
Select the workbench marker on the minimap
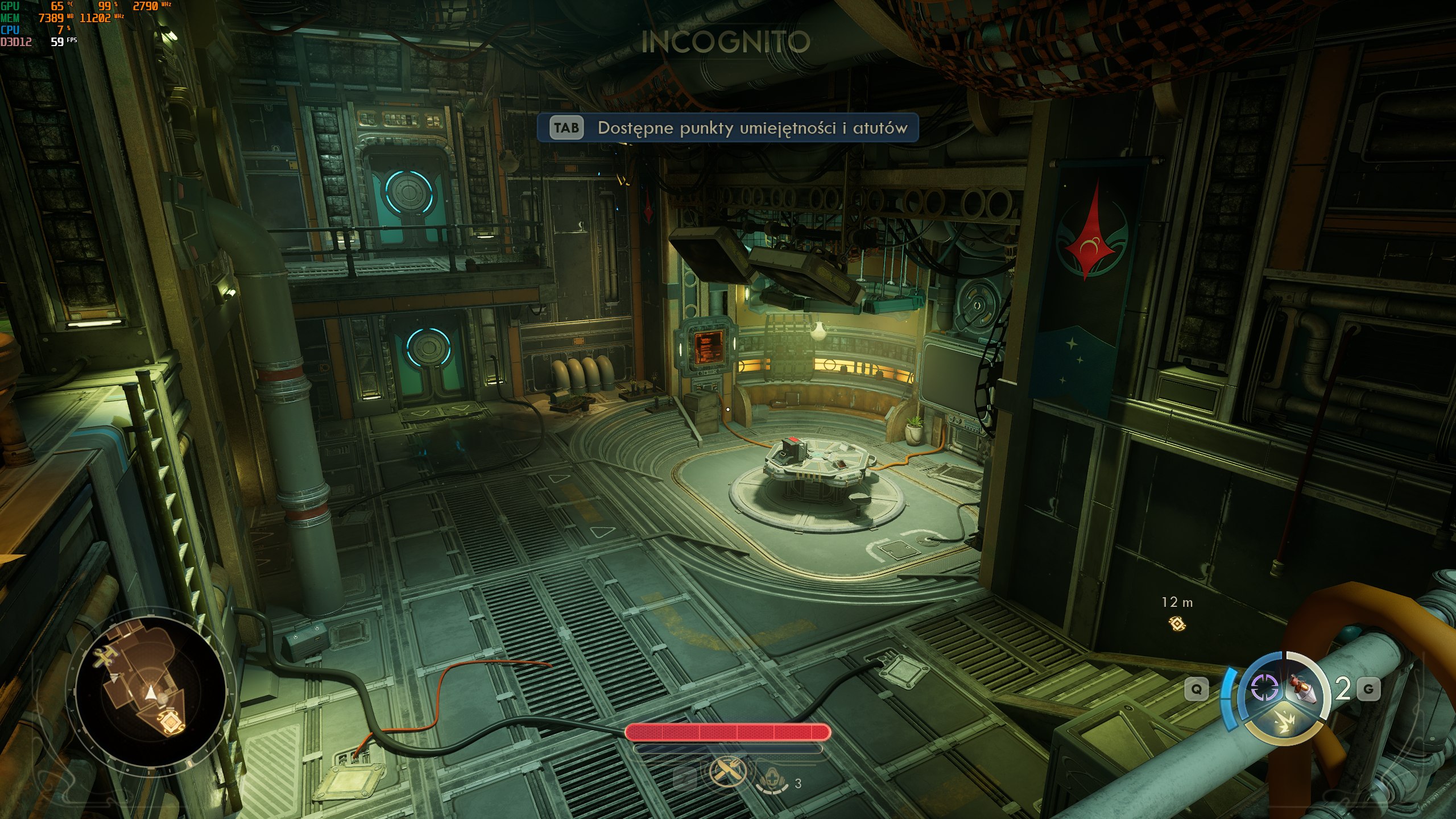(x=105, y=659)
